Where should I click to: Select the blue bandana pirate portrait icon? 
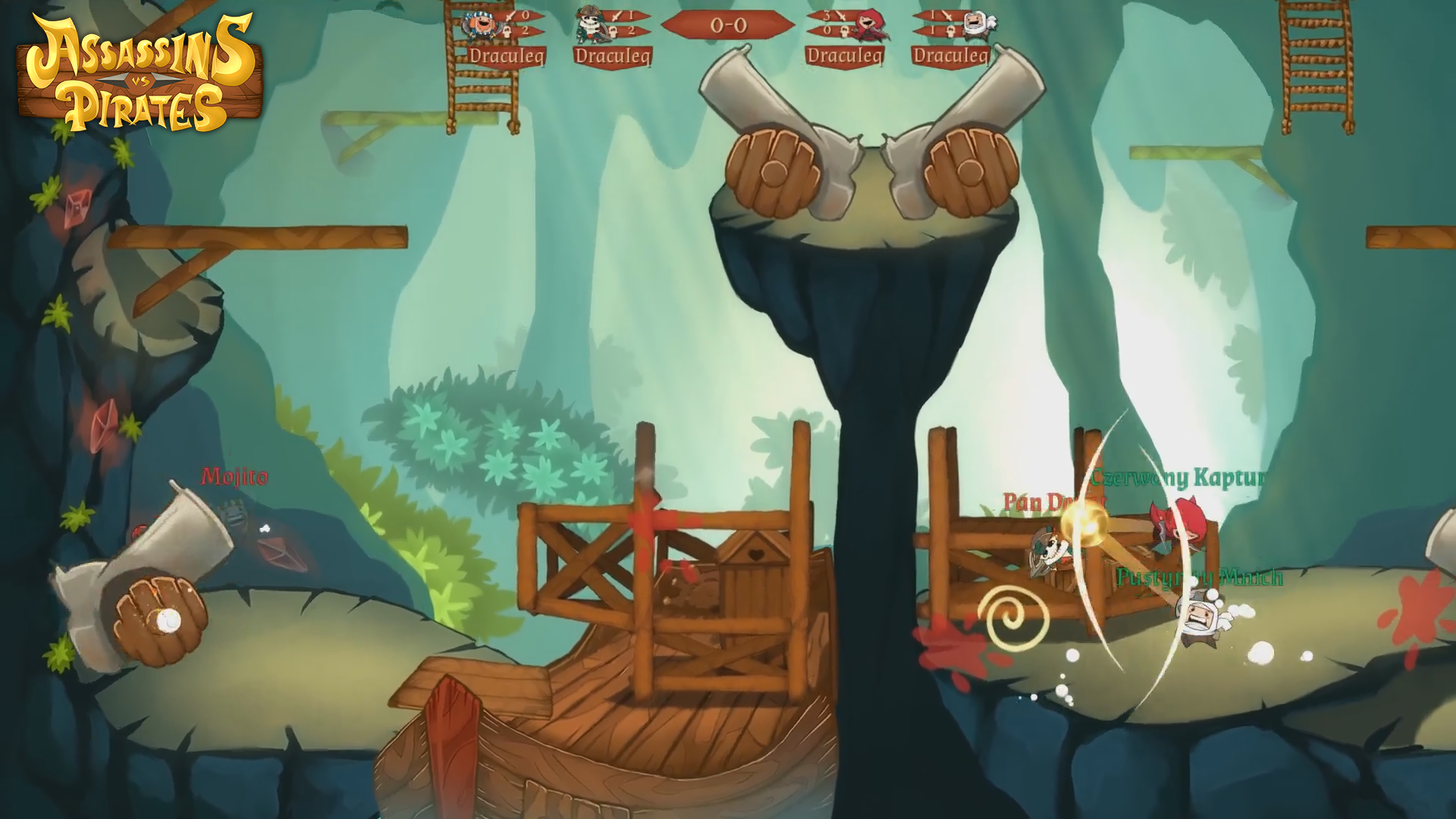[x=478, y=25]
